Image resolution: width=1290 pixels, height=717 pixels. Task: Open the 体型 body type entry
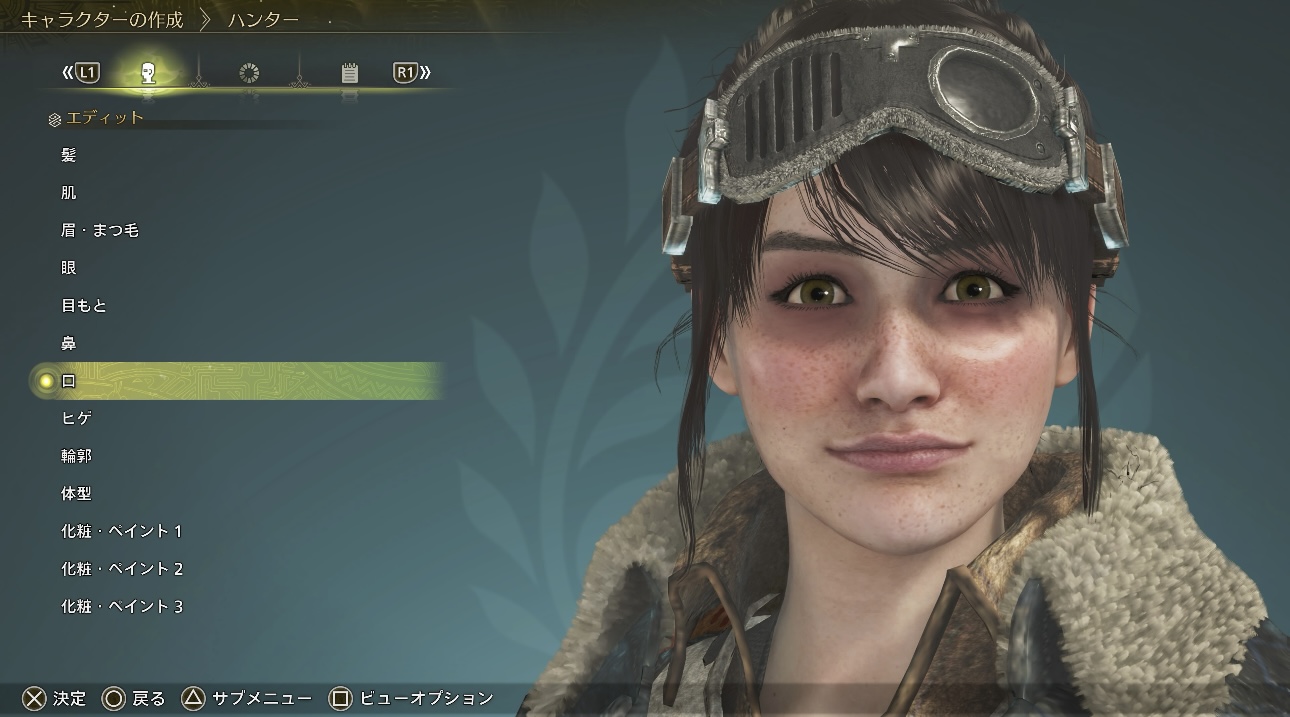[76, 494]
